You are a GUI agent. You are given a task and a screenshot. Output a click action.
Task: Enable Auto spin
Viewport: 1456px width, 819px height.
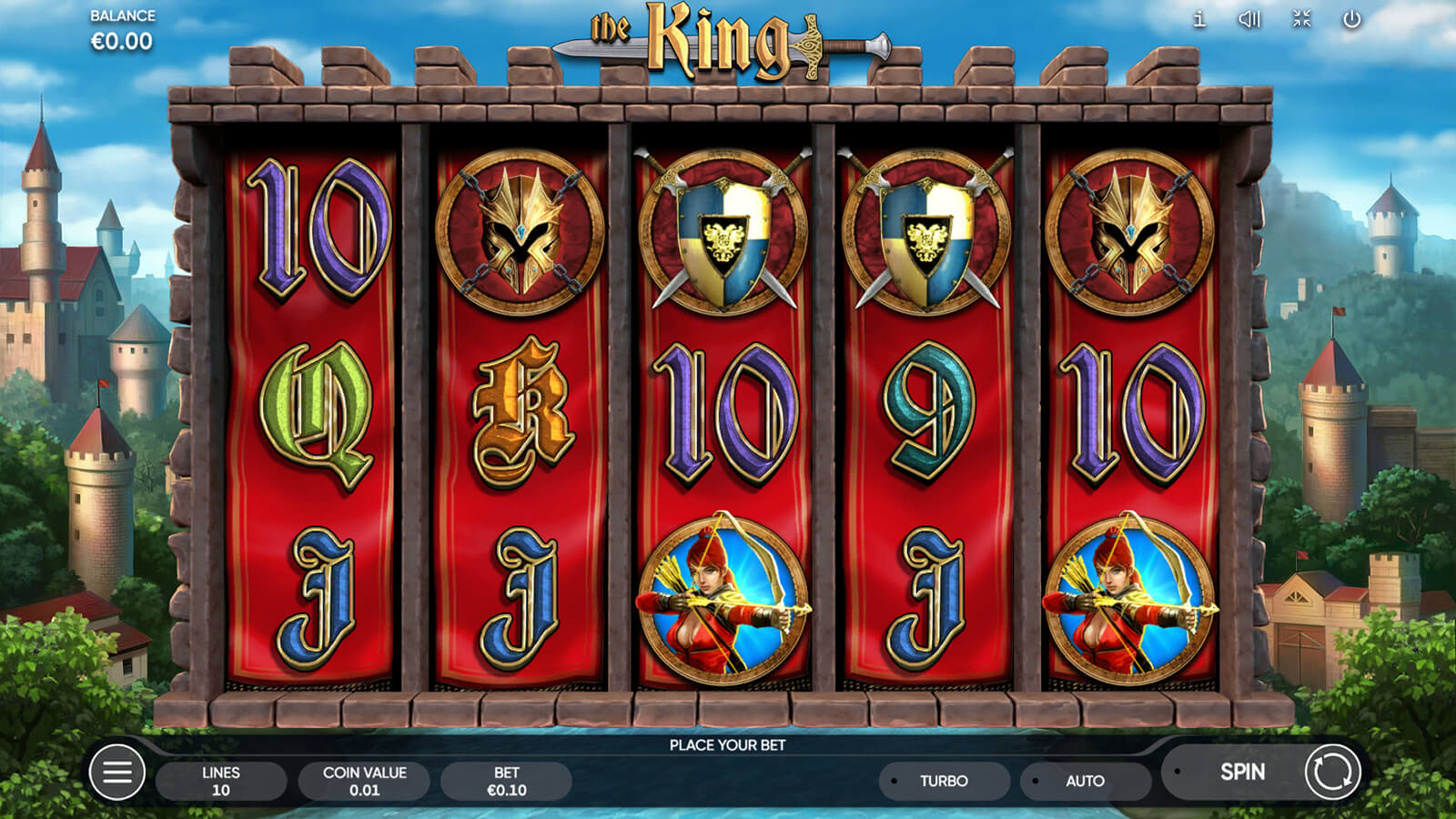point(1085,781)
